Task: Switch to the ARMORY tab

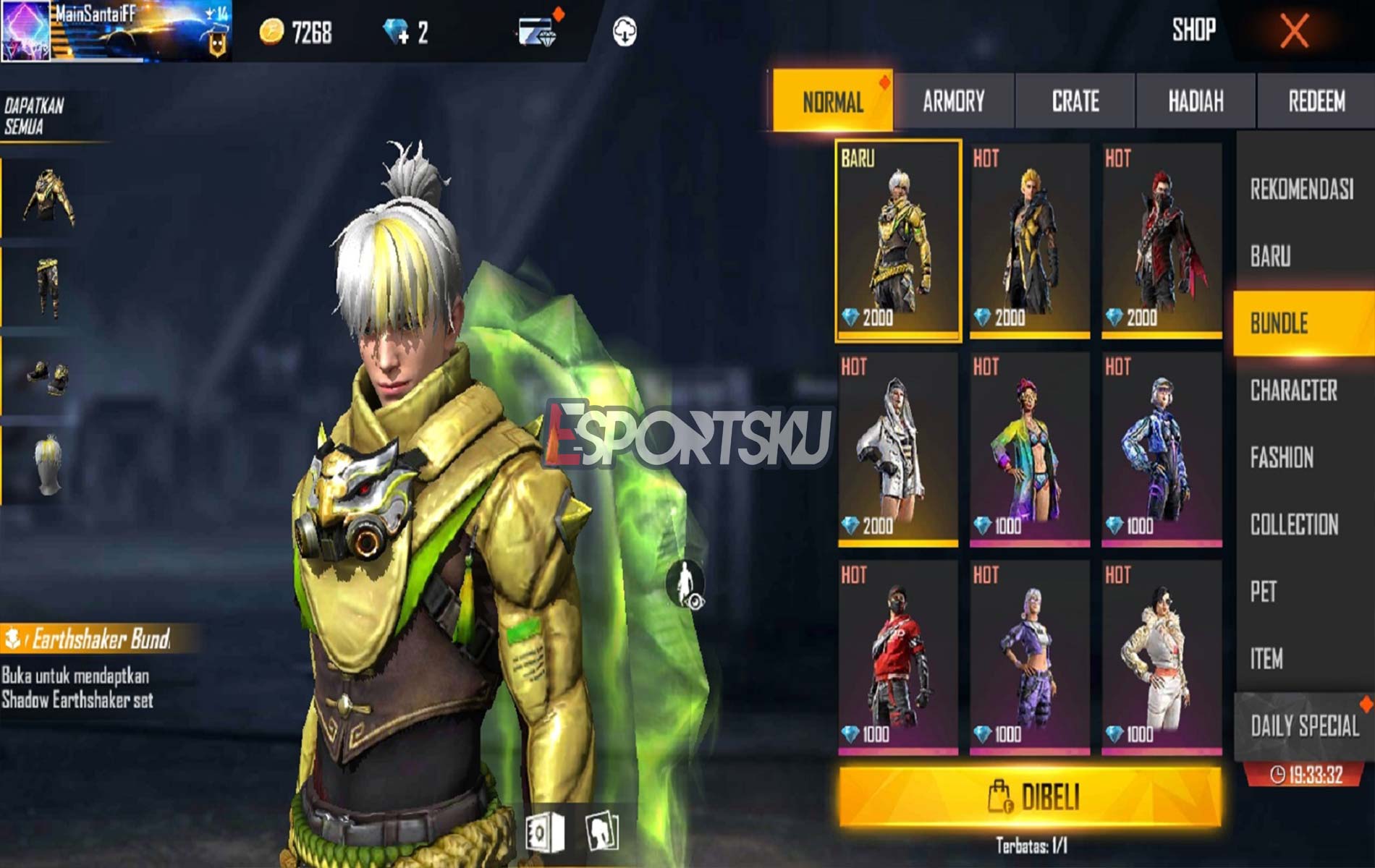Action: click(x=952, y=103)
